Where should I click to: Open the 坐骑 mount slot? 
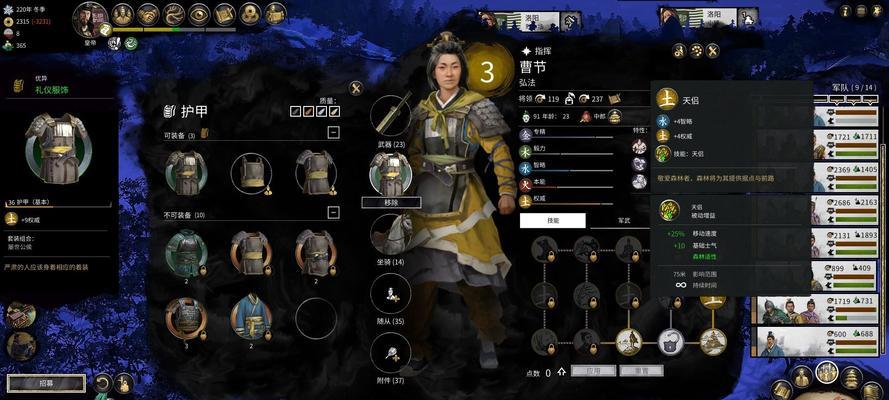391,233
